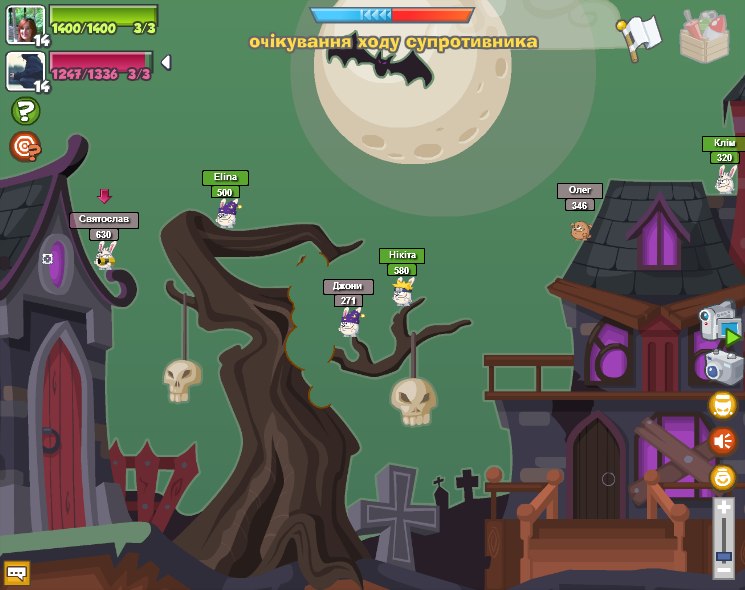745x590 pixels.
Task: Click the white arrow beside the pink health bar
Action: point(166,62)
